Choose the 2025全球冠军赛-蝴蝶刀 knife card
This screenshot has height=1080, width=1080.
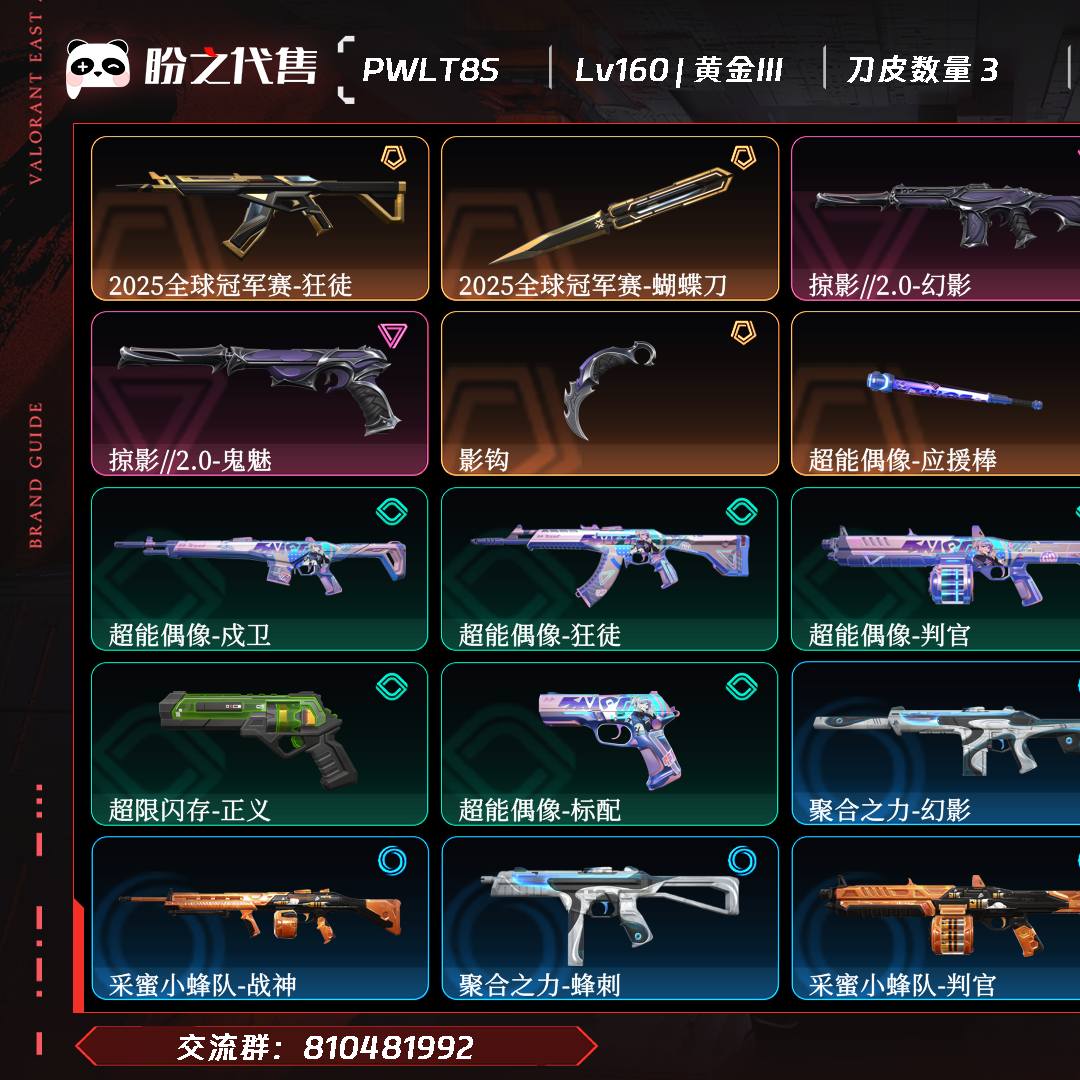[610, 218]
